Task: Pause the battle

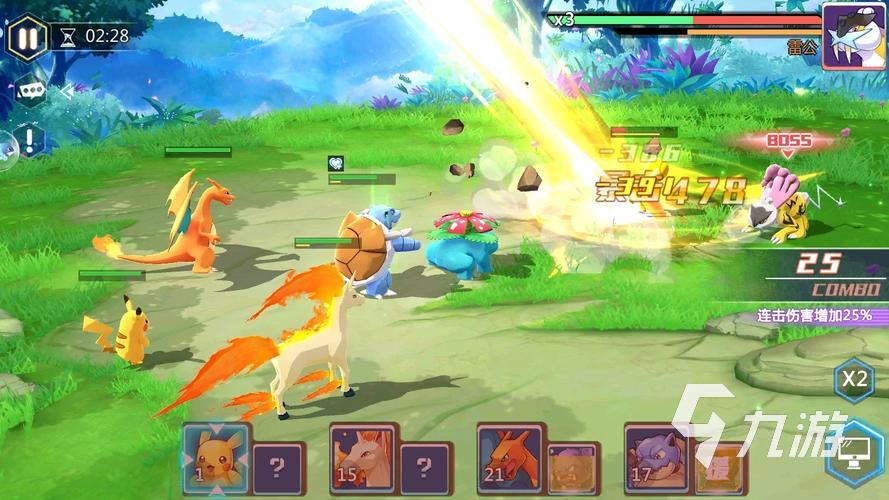Action: point(27,39)
